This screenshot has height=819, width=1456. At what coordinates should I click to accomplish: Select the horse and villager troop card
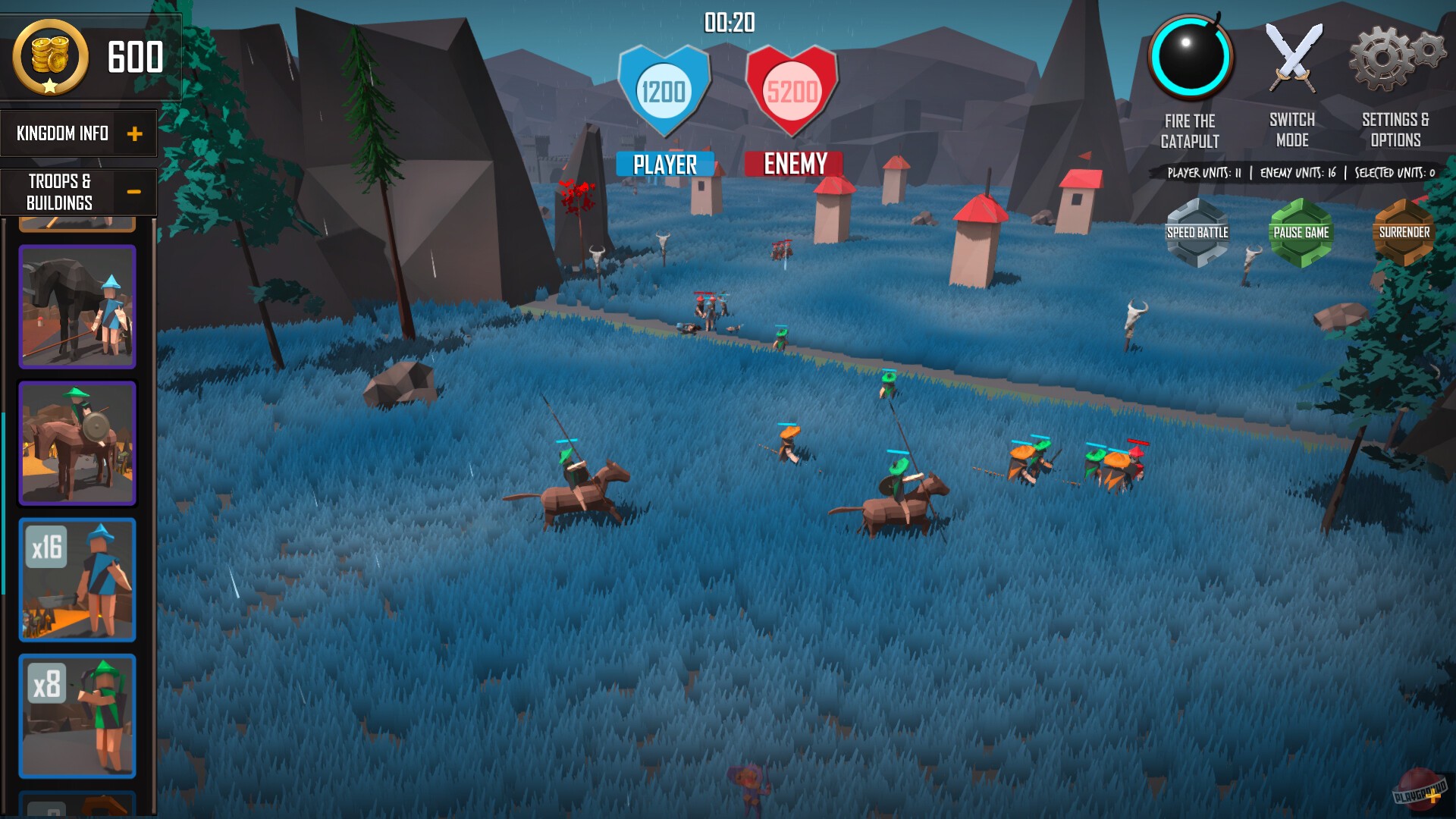77,309
